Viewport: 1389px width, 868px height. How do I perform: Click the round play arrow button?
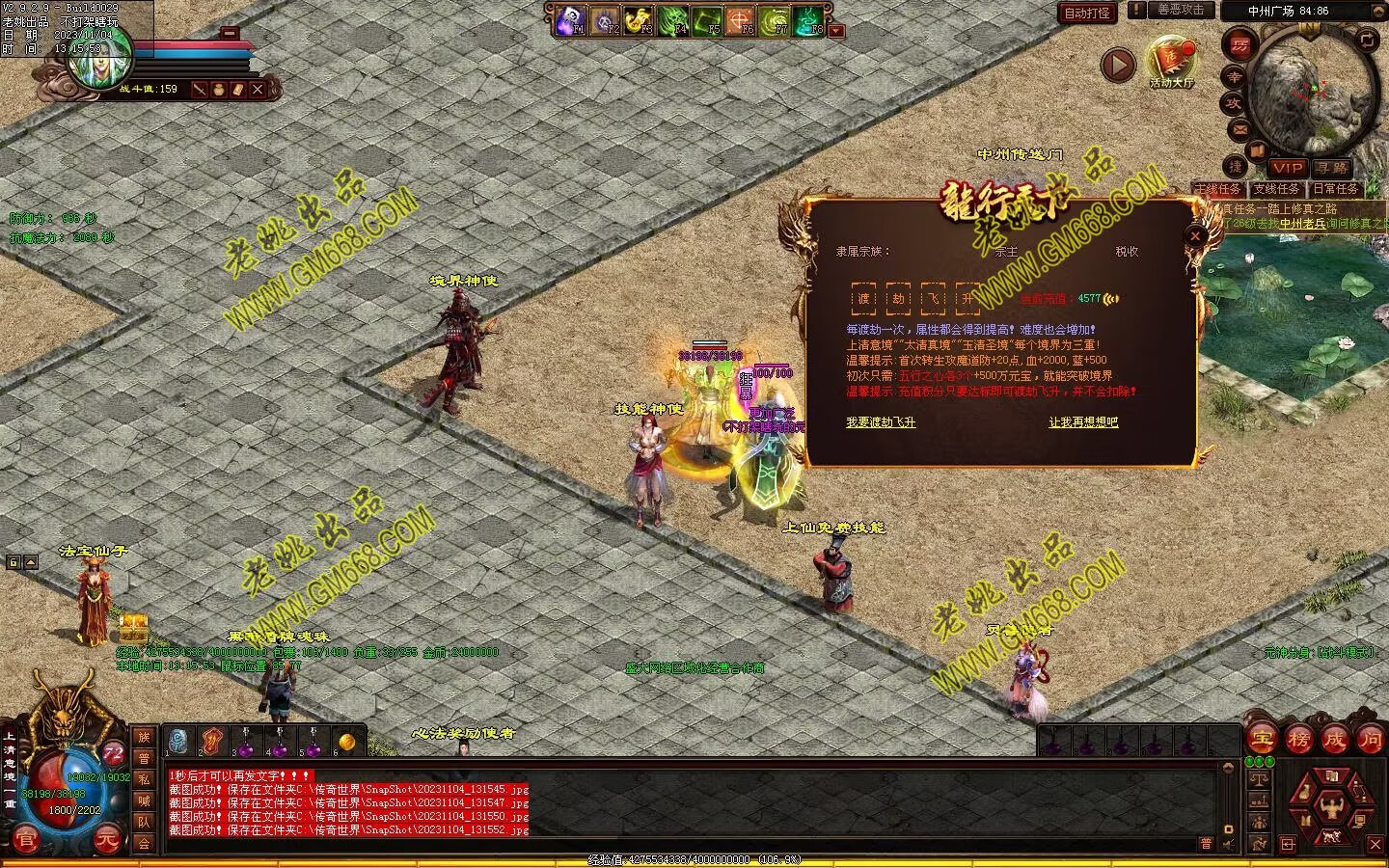click(1118, 65)
